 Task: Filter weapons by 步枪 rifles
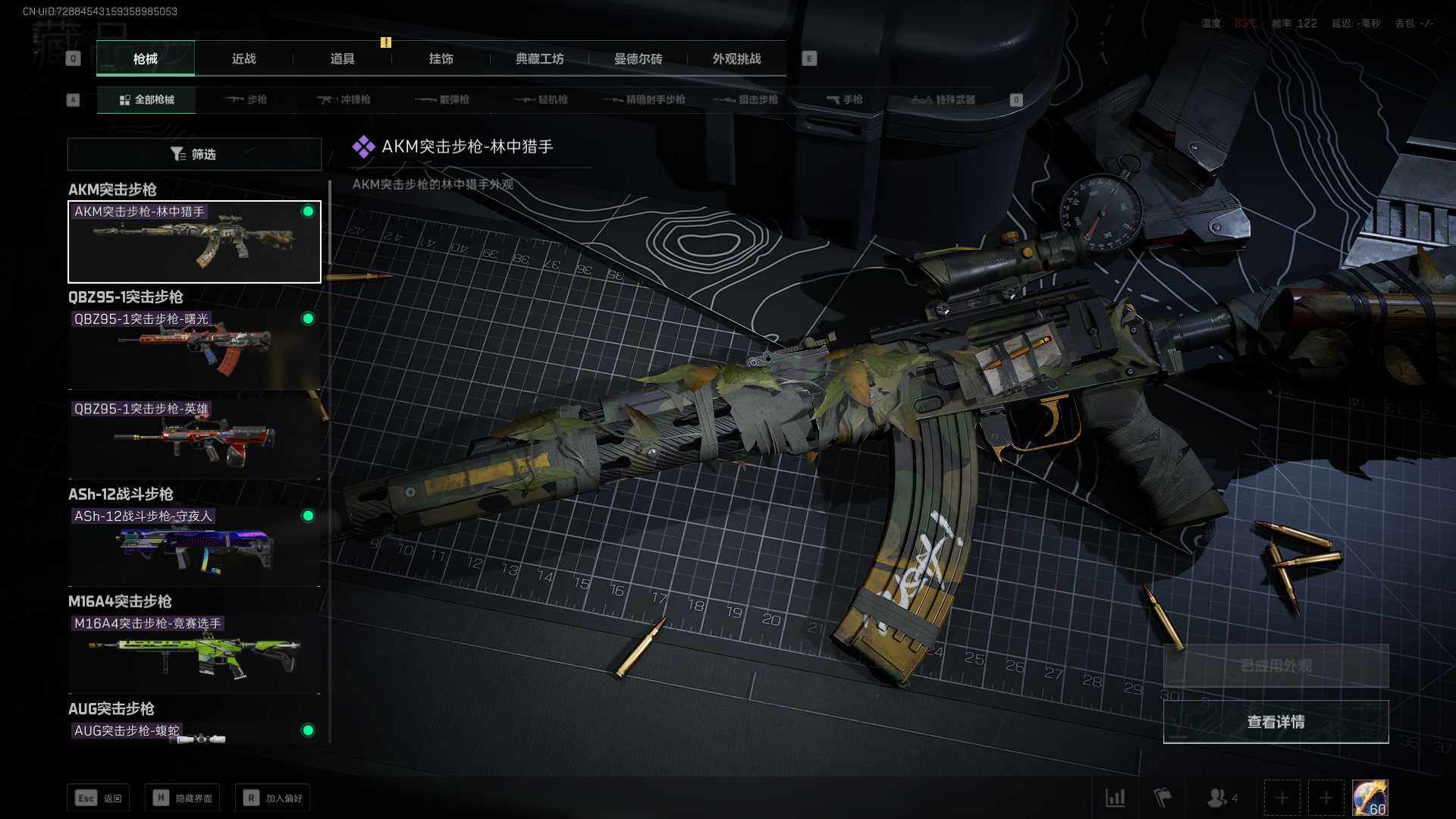(246, 99)
